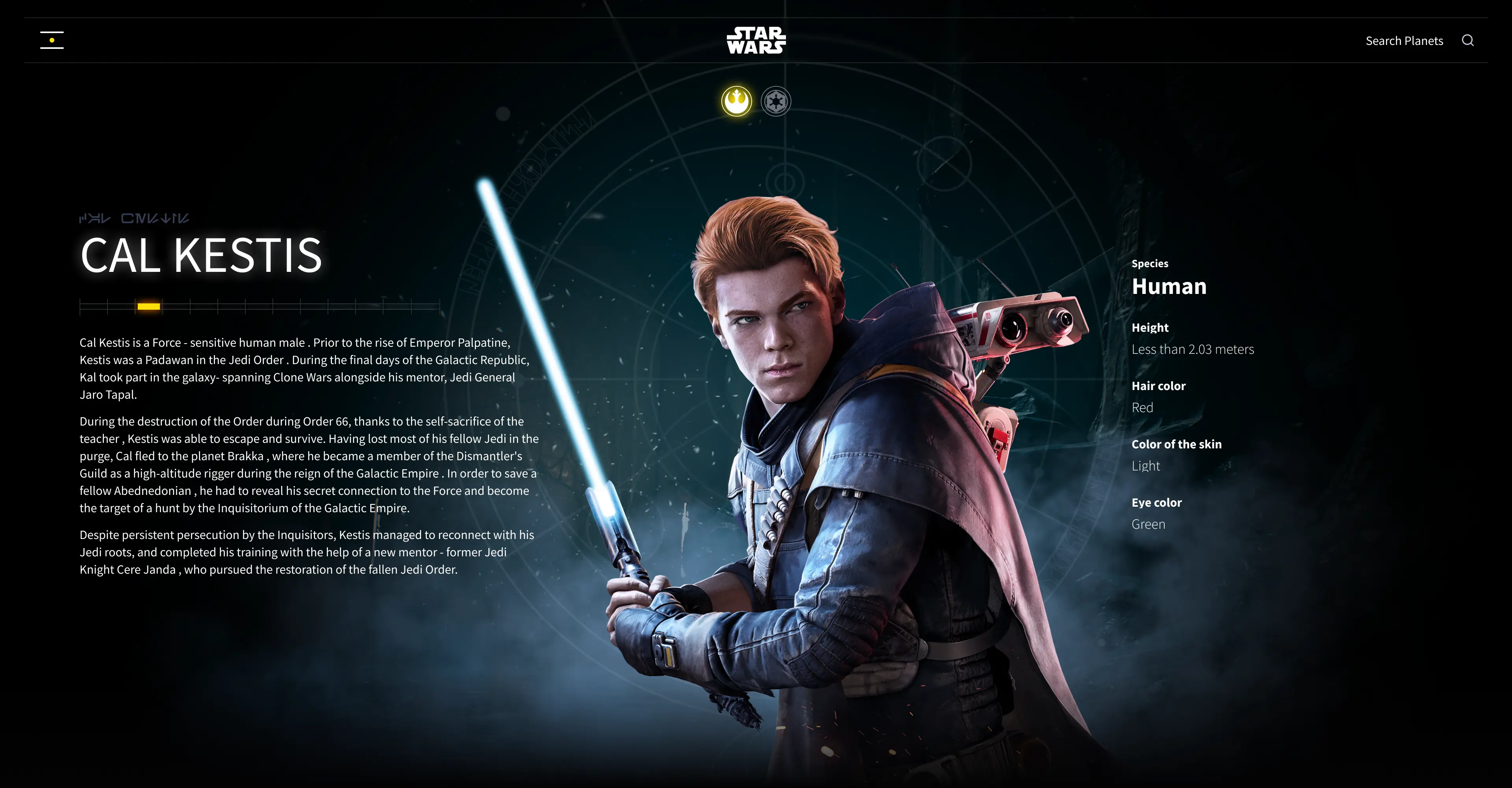Click the Search Planets link
This screenshot has width=1512, height=788.
point(1404,41)
